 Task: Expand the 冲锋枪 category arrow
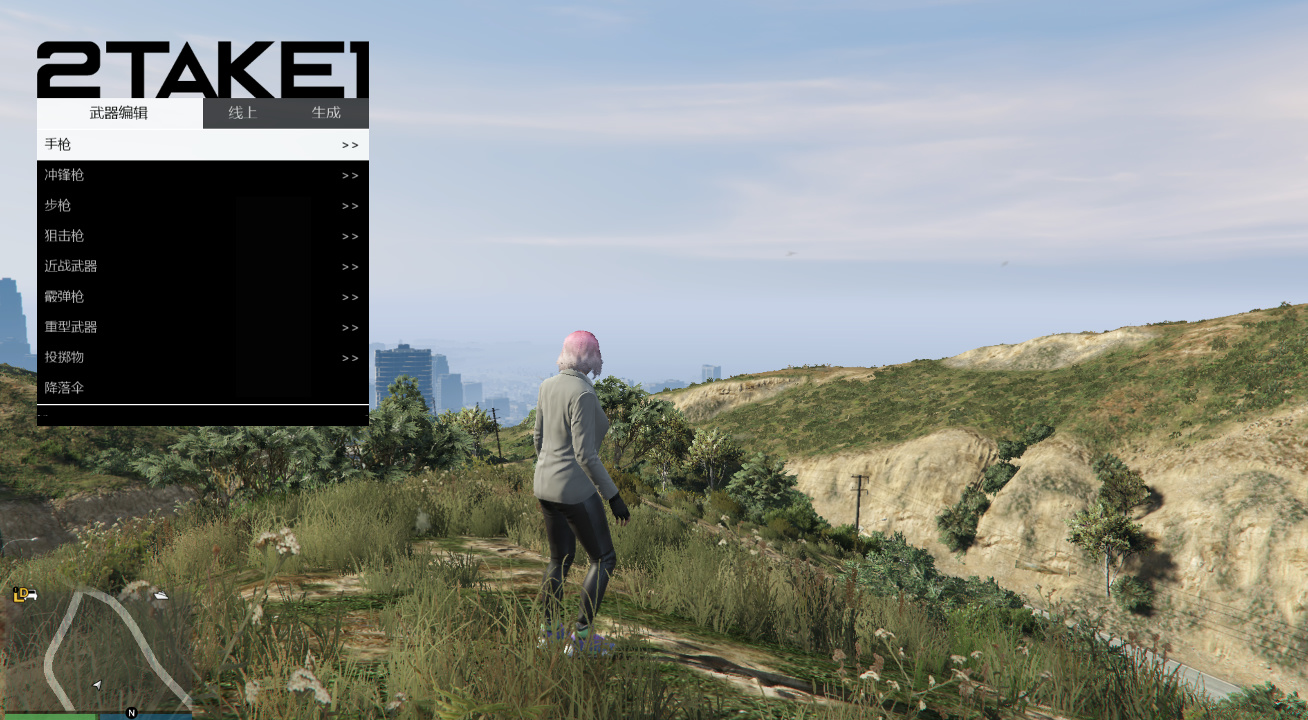coord(350,174)
